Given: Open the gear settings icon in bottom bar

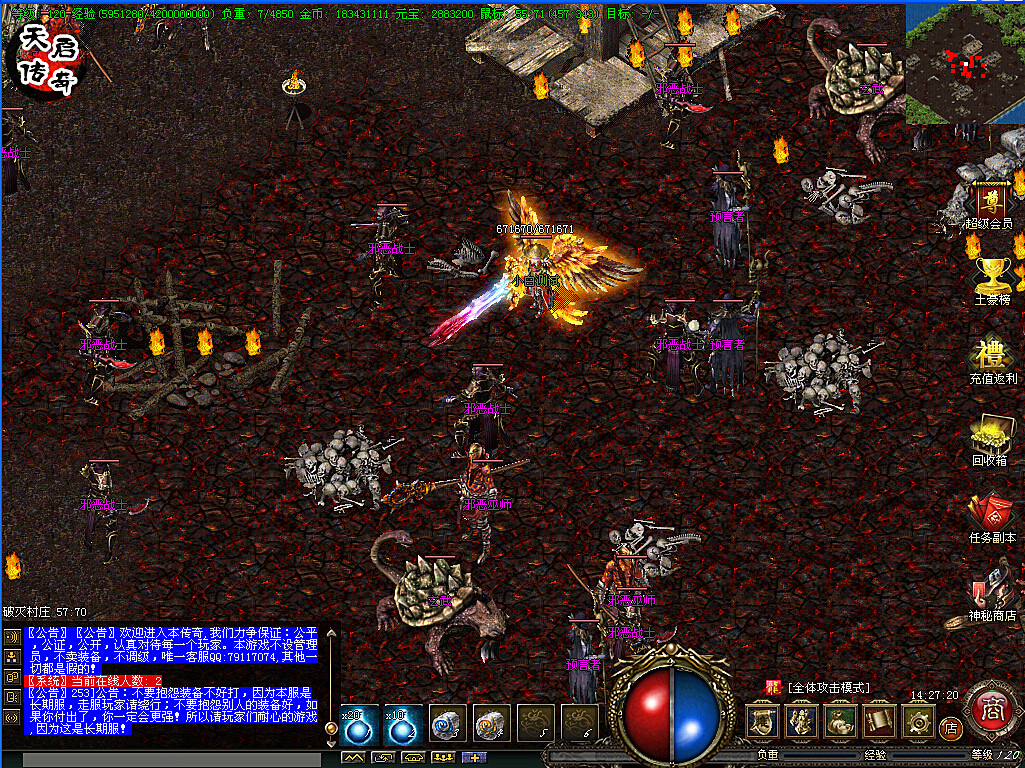Looking at the screenshot, I should pos(918,720).
